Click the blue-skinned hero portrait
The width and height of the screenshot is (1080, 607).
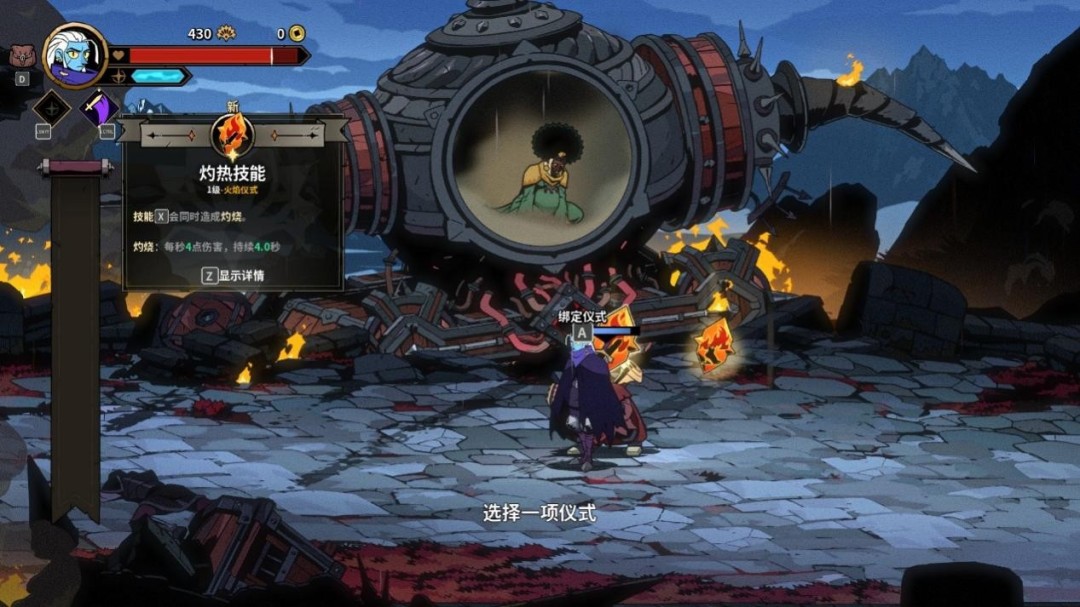75,55
